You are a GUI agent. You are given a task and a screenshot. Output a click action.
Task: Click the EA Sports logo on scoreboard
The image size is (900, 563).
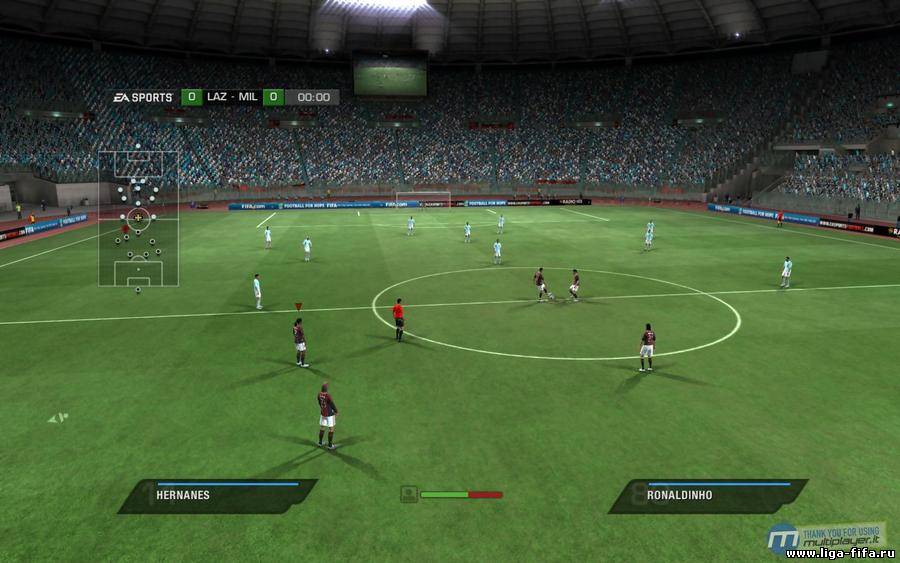(x=142, y=97)
